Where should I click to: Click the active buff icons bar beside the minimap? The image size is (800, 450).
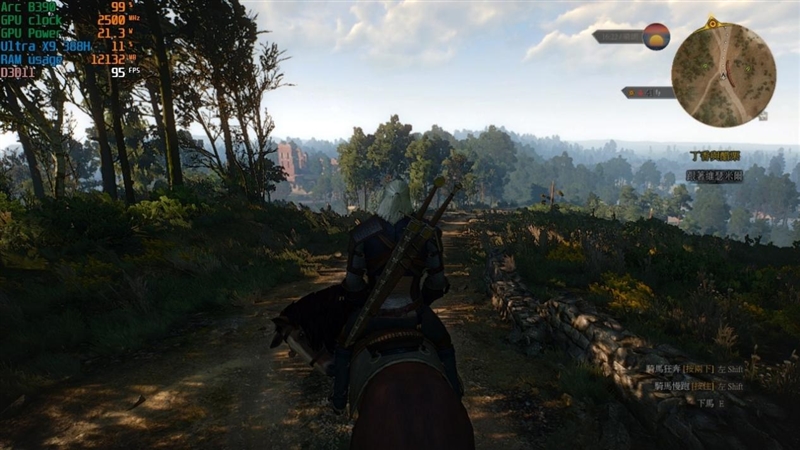point(648,92)
